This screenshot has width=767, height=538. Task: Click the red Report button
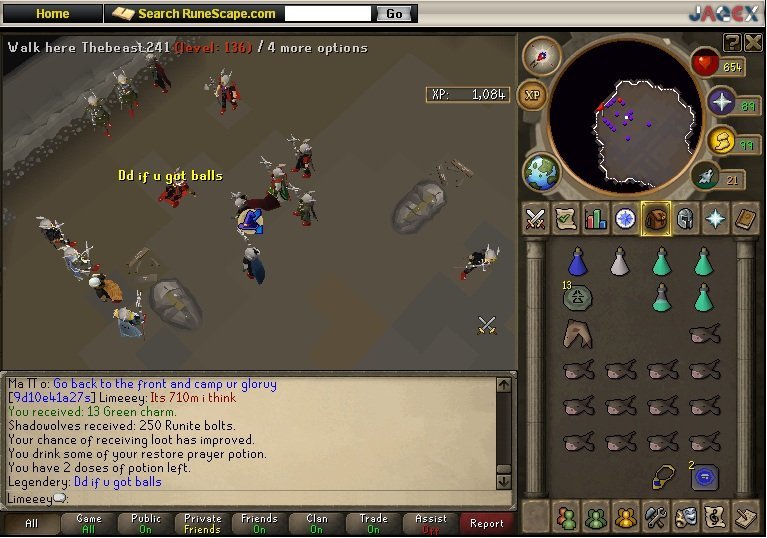coord(487,523)
